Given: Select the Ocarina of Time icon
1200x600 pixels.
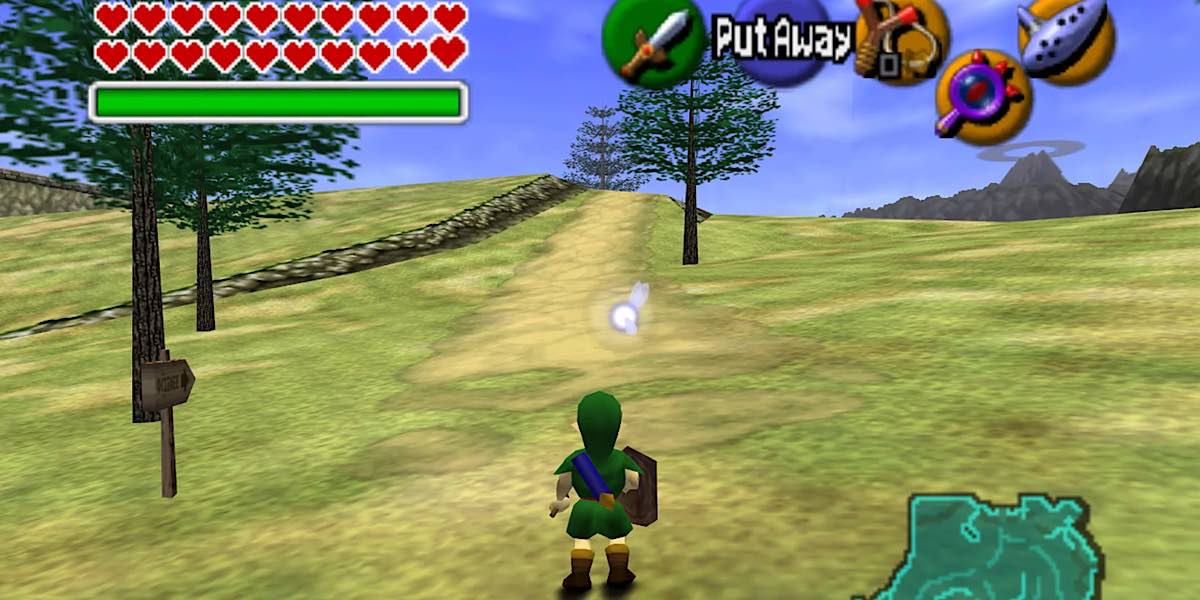Looking at the screenshot, I should point(1065,40).
